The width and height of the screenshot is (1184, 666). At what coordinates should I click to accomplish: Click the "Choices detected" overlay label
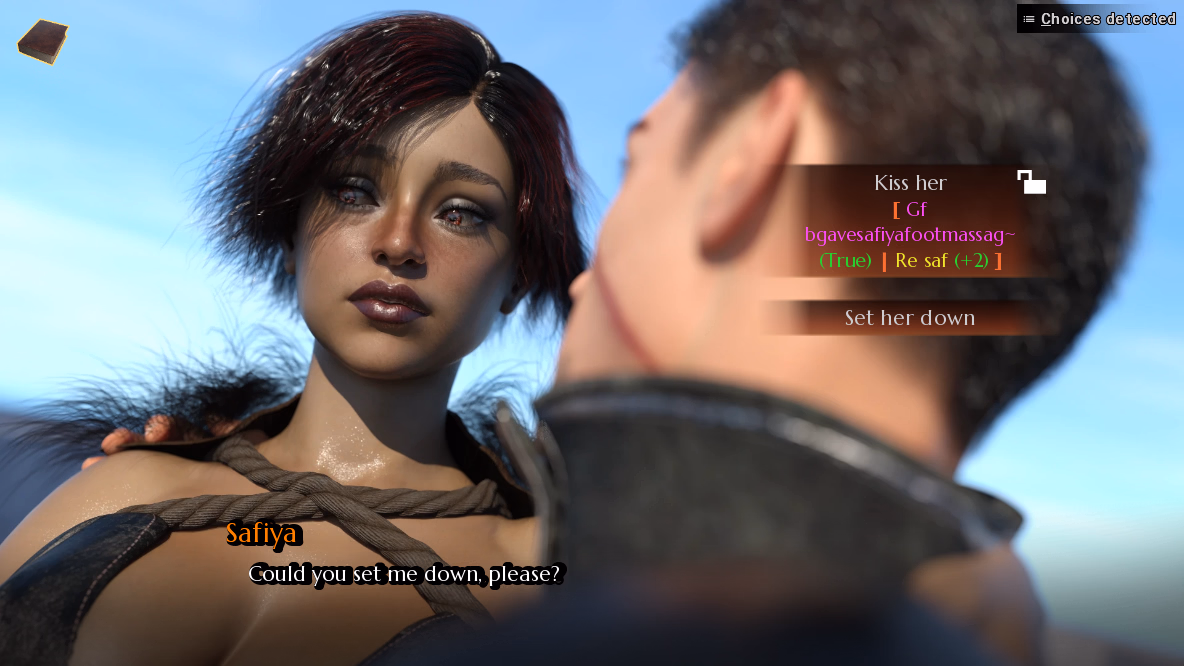coord(1099,19)
